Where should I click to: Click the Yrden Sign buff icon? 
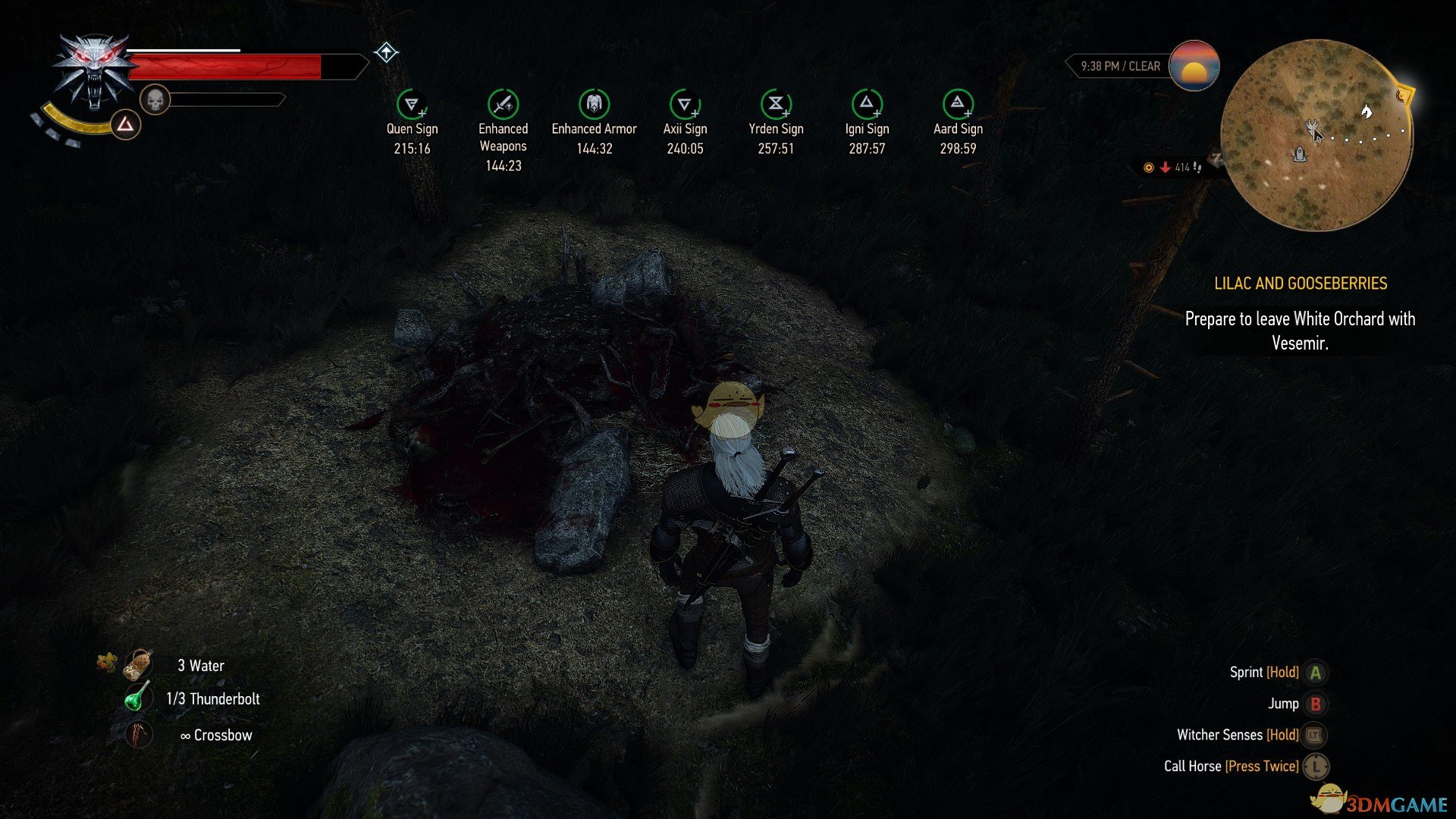pyautogui.click(x=776, y=104)
